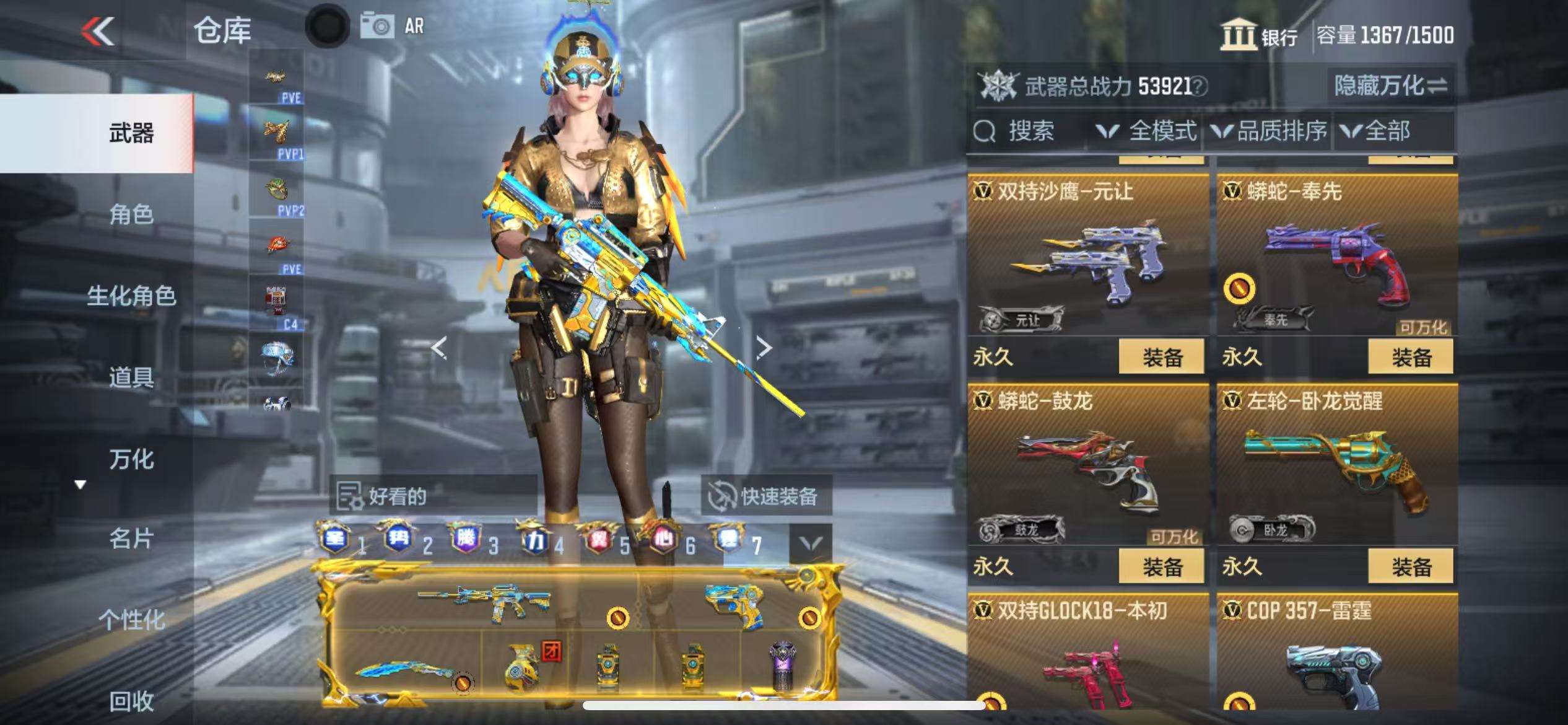Screen dimensions: 1568x725
Task: Select the 道具 items tab
Action: [x=131, y=377]
